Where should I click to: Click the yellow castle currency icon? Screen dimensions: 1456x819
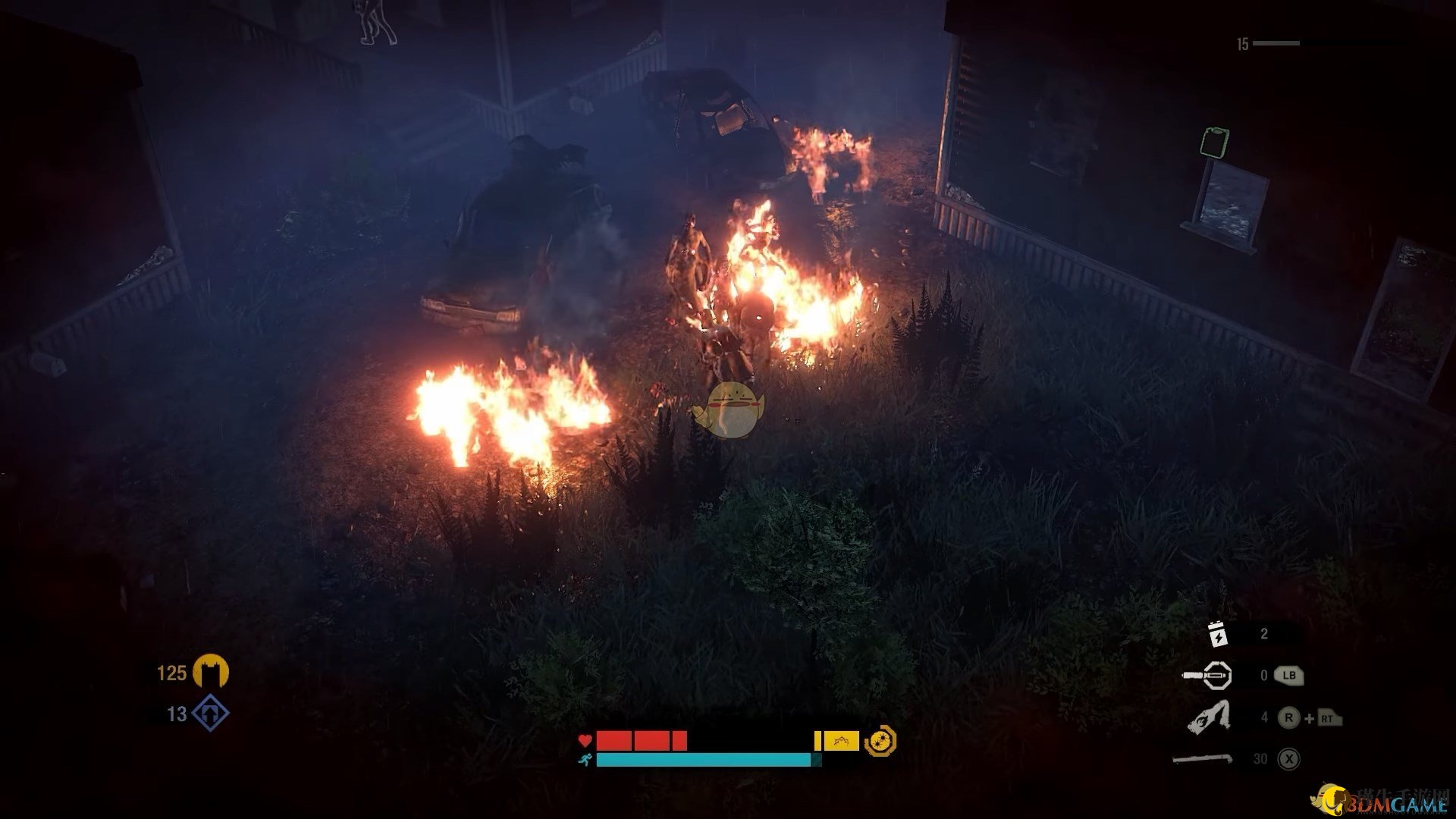(210, 672)
